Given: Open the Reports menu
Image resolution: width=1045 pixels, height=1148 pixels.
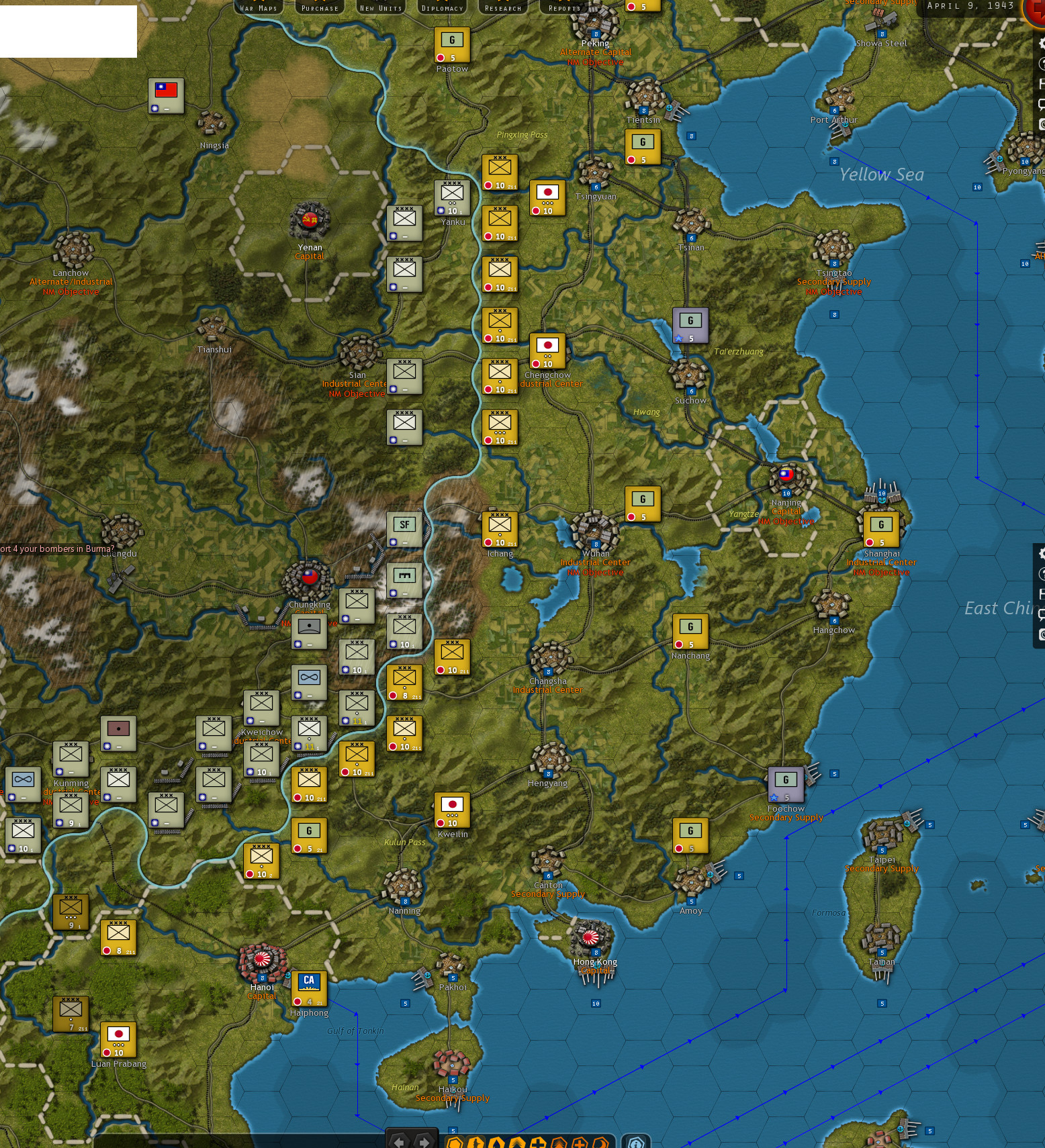Looking at the screenshot, I should click(x=564, y=8).
